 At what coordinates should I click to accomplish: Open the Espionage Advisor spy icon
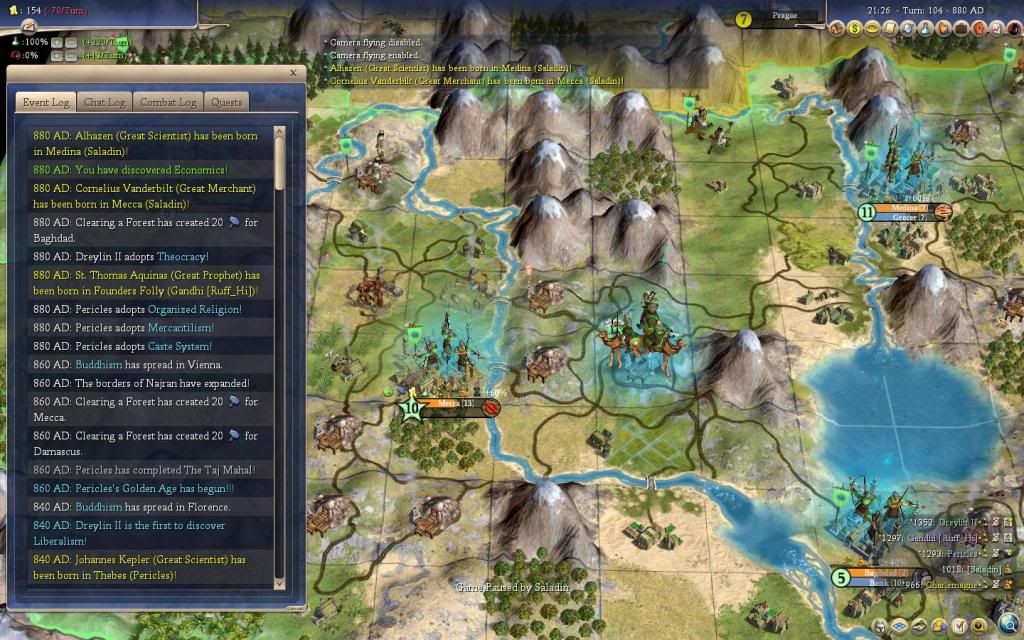point(1015,27)
